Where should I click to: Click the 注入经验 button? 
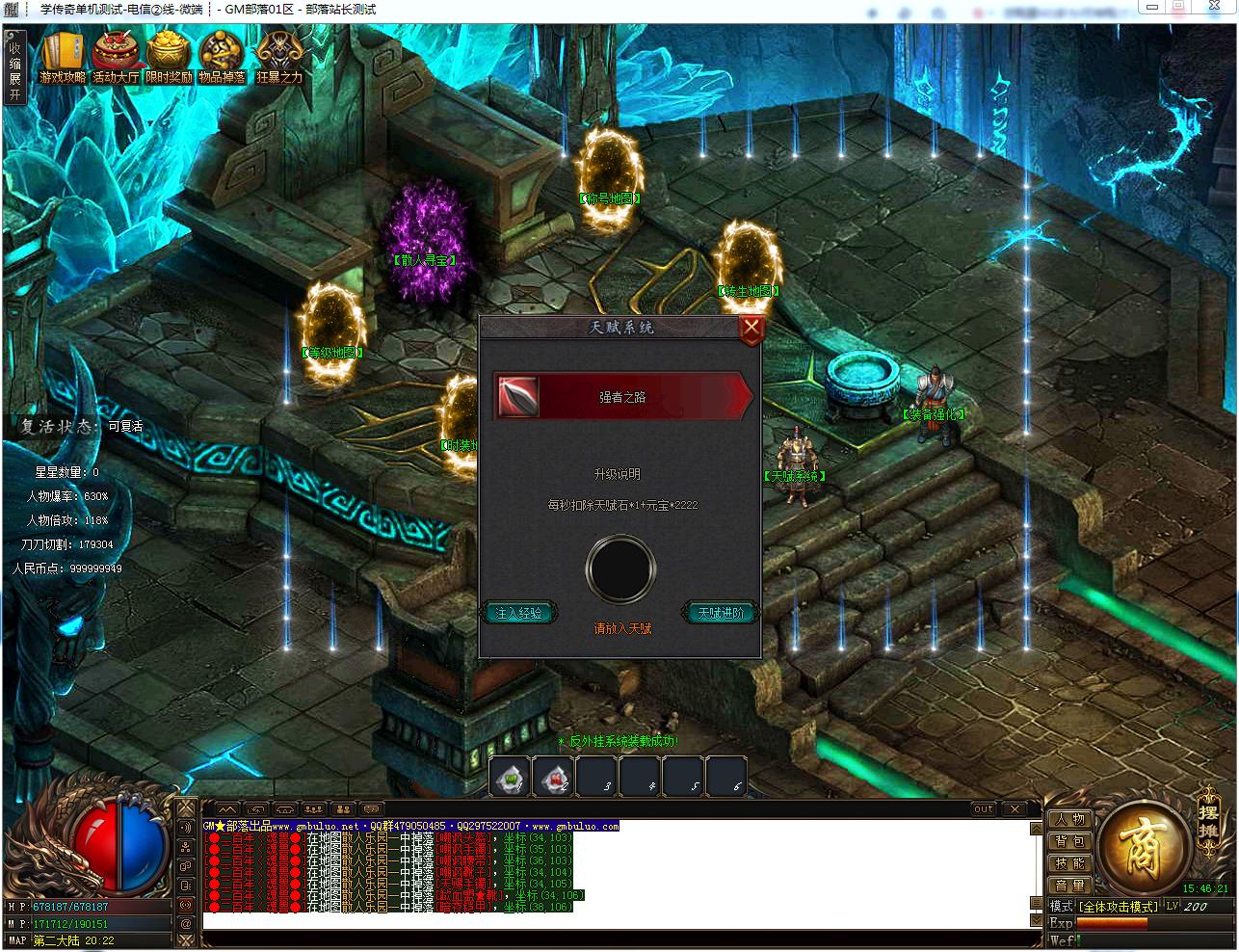(518, 613)
